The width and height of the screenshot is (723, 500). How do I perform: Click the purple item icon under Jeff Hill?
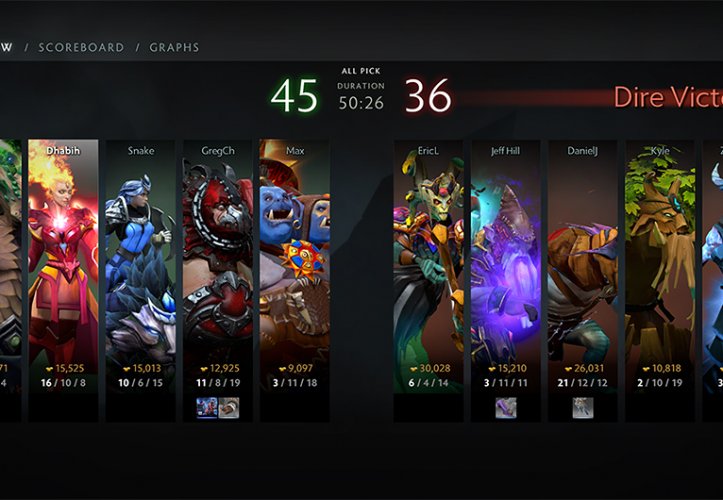pos(506,406)
